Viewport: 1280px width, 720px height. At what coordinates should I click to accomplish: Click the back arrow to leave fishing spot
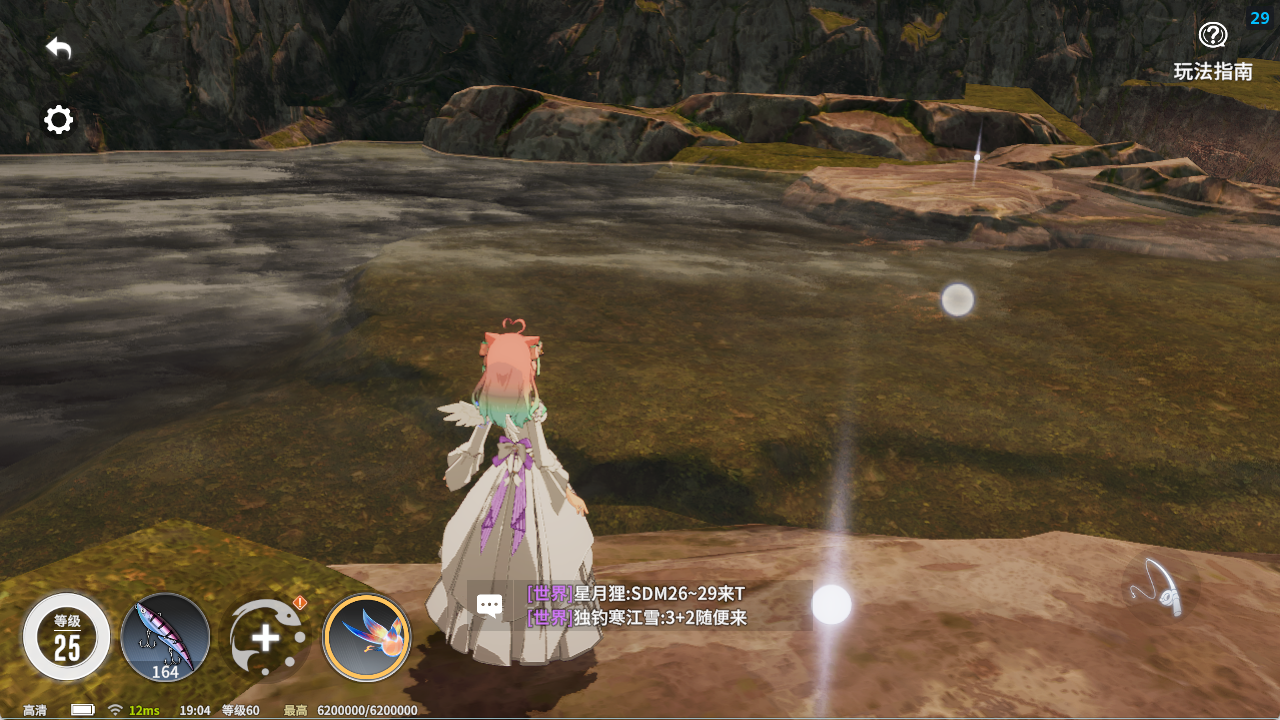point(57,47)
